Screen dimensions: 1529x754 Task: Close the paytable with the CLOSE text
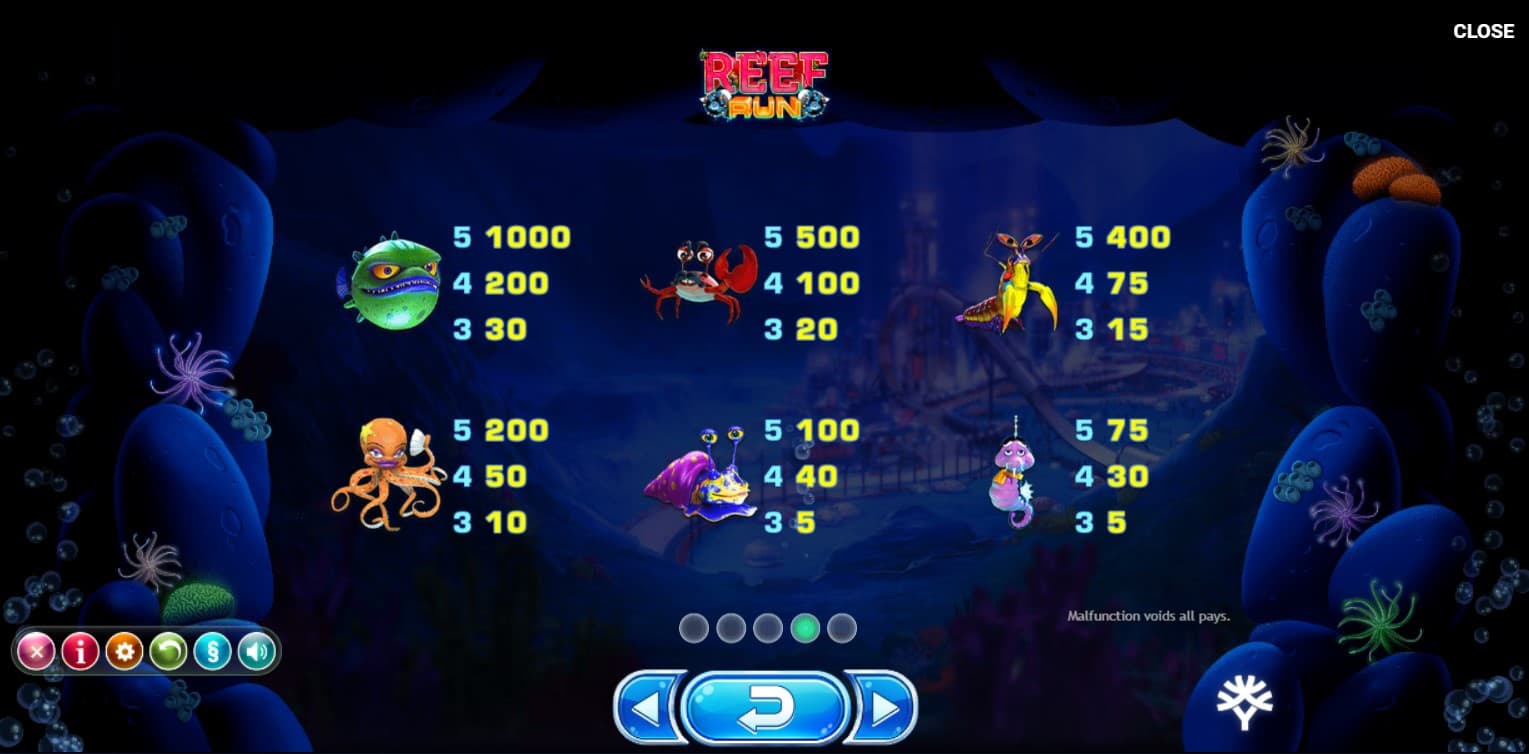(x=1483, y=31)
